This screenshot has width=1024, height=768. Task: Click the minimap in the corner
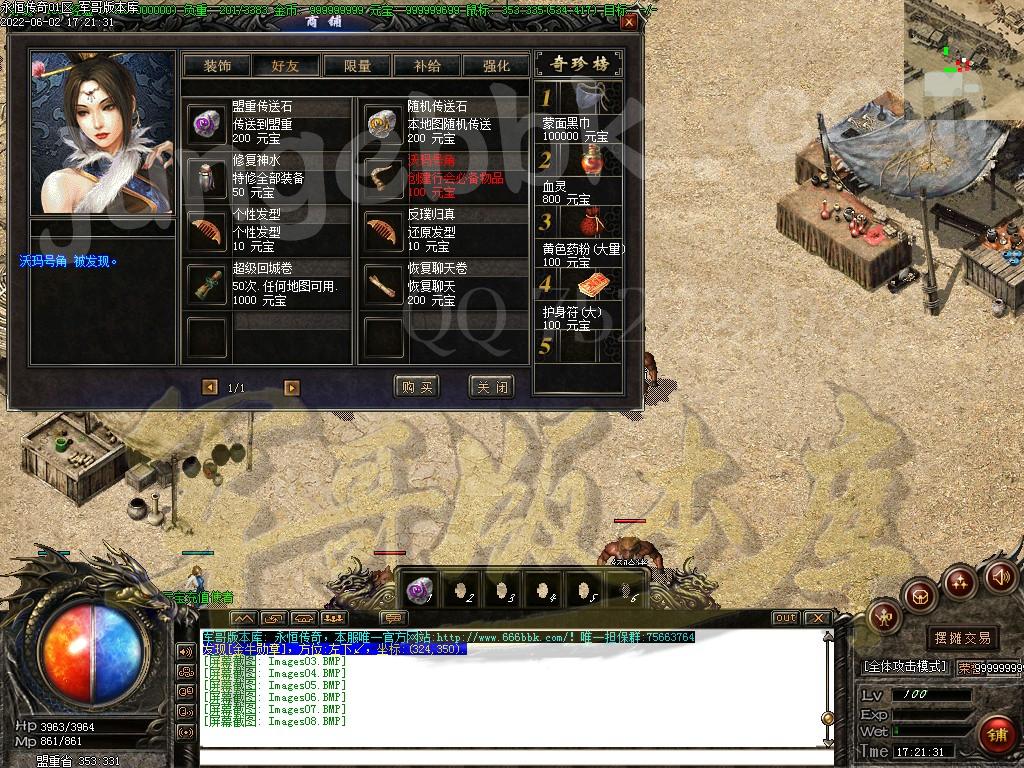coord(964,48)
